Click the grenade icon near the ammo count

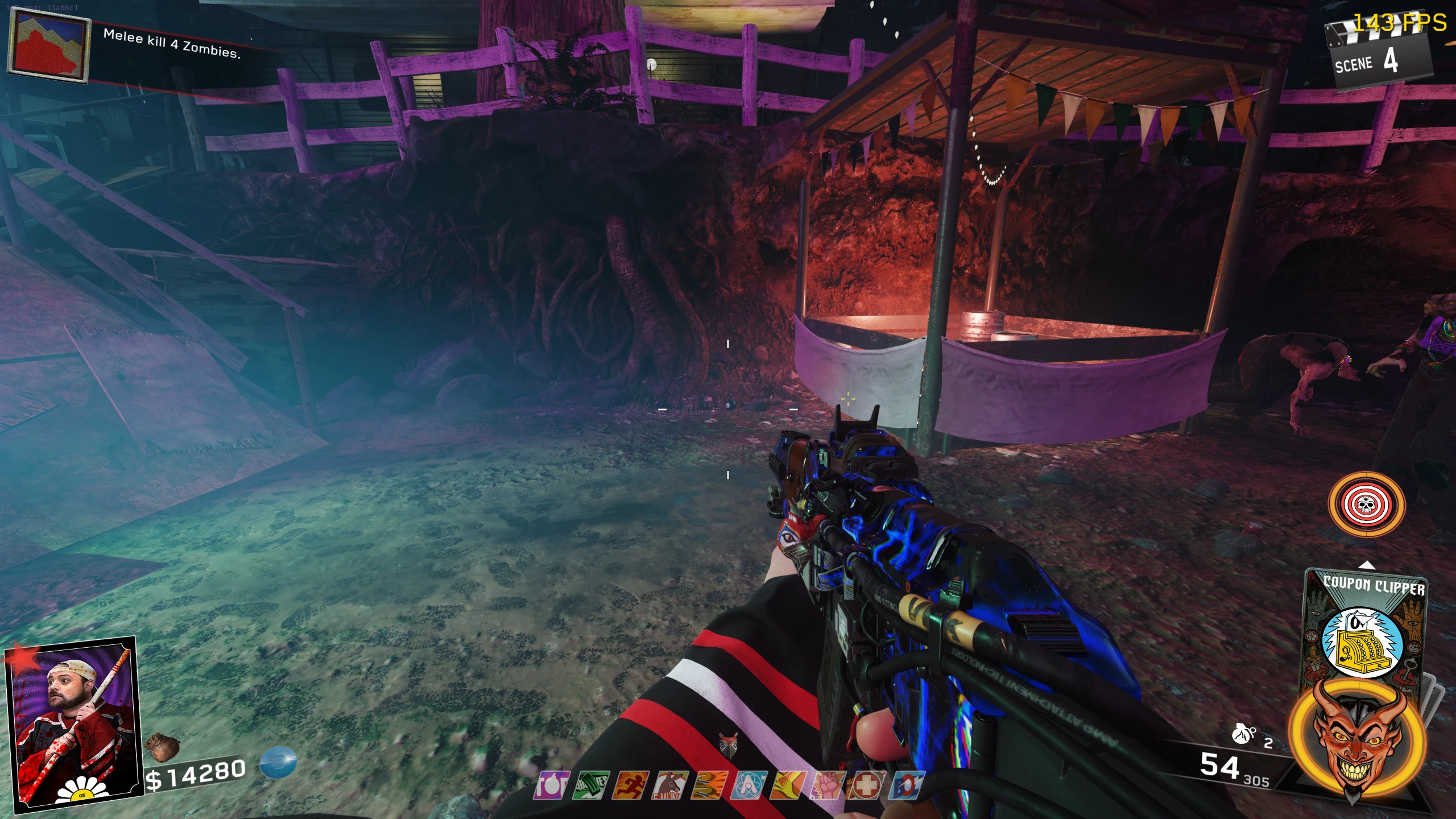(x=1243, y=735)
